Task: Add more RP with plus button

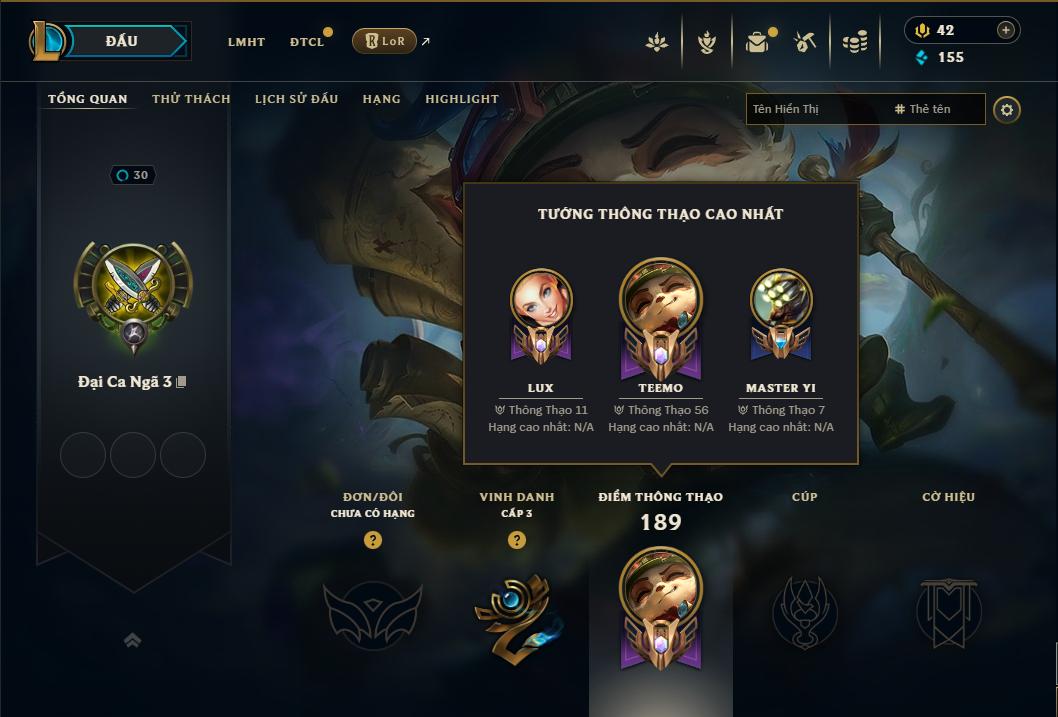Action: point(1006,30)
